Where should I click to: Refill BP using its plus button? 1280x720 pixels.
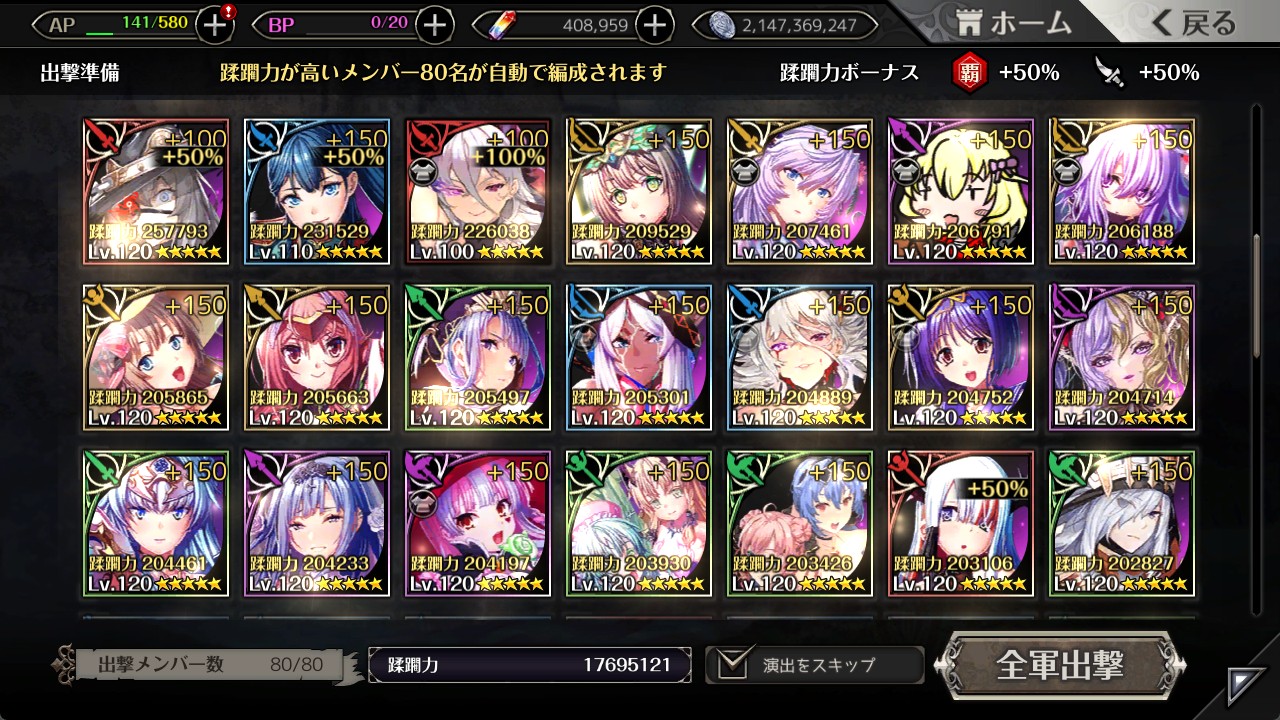point(434,25)
